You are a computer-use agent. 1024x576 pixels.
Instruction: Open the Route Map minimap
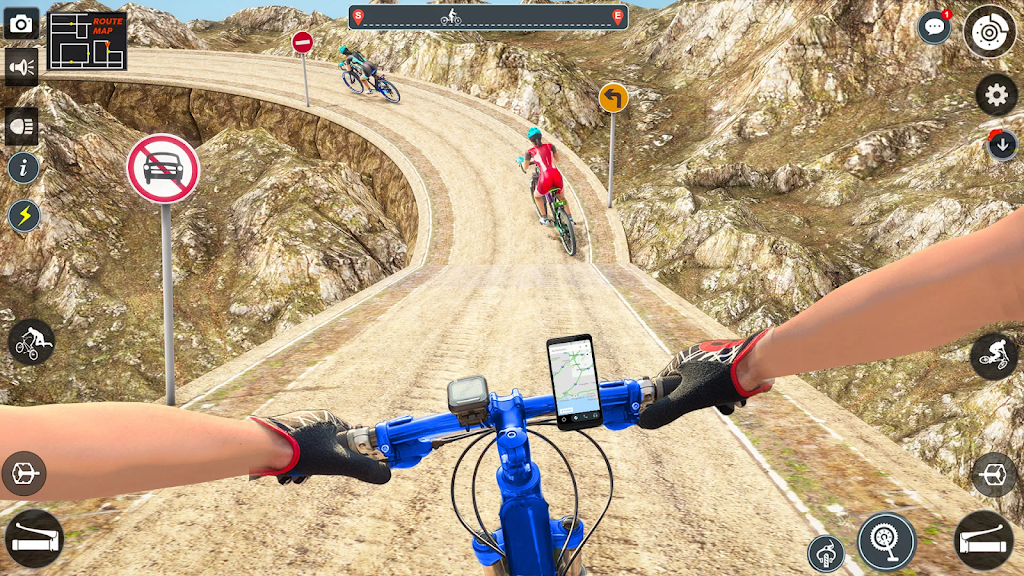[x=87, y=41]
